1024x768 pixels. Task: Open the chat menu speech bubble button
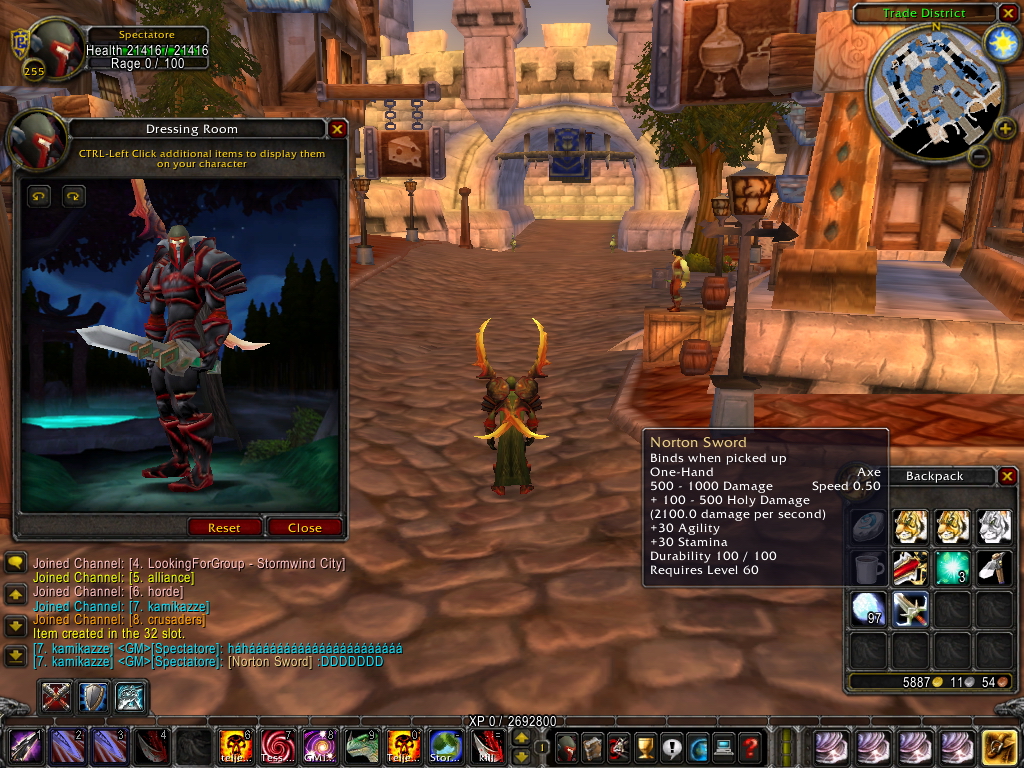pyautogui.click(x=15, y=563)
